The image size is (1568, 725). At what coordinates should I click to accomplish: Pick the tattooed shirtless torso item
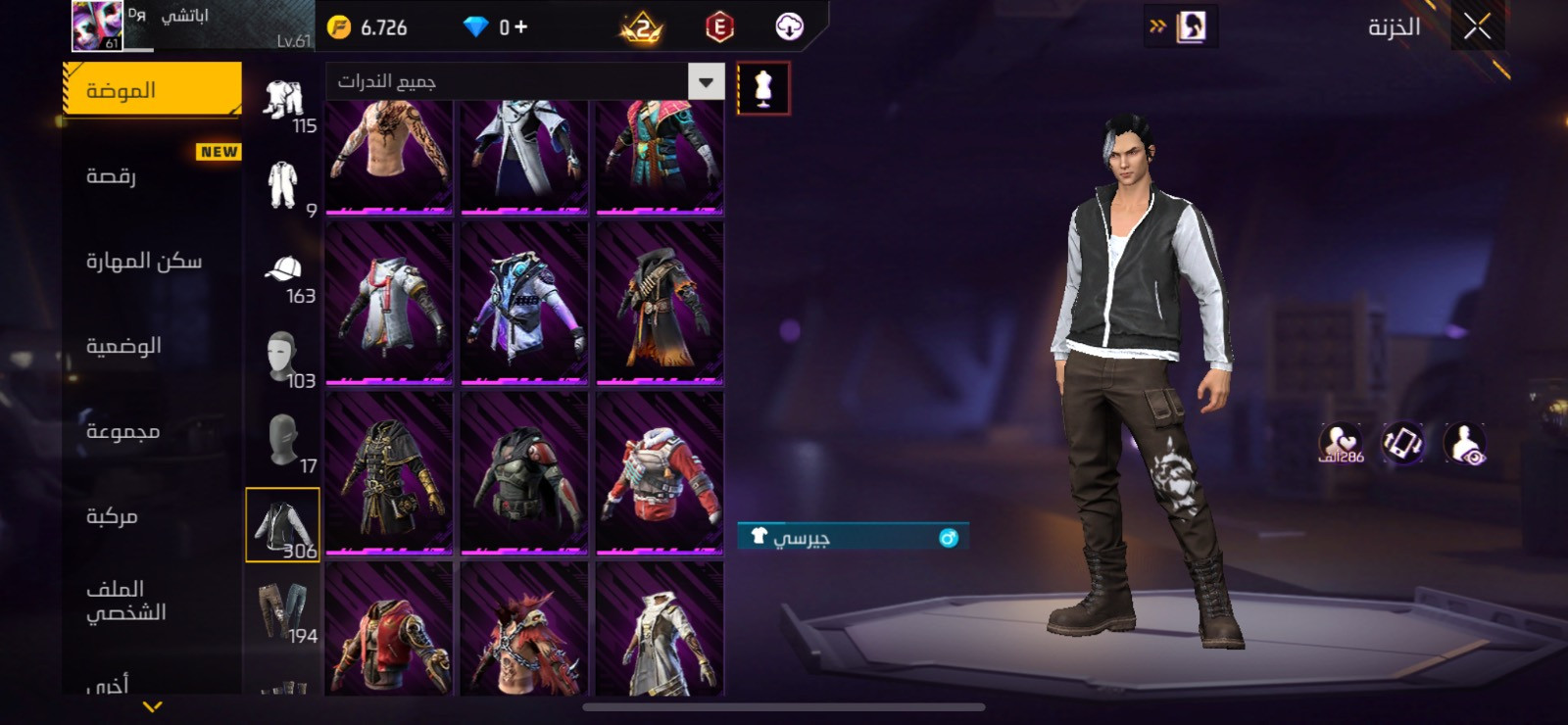[389, 155]
